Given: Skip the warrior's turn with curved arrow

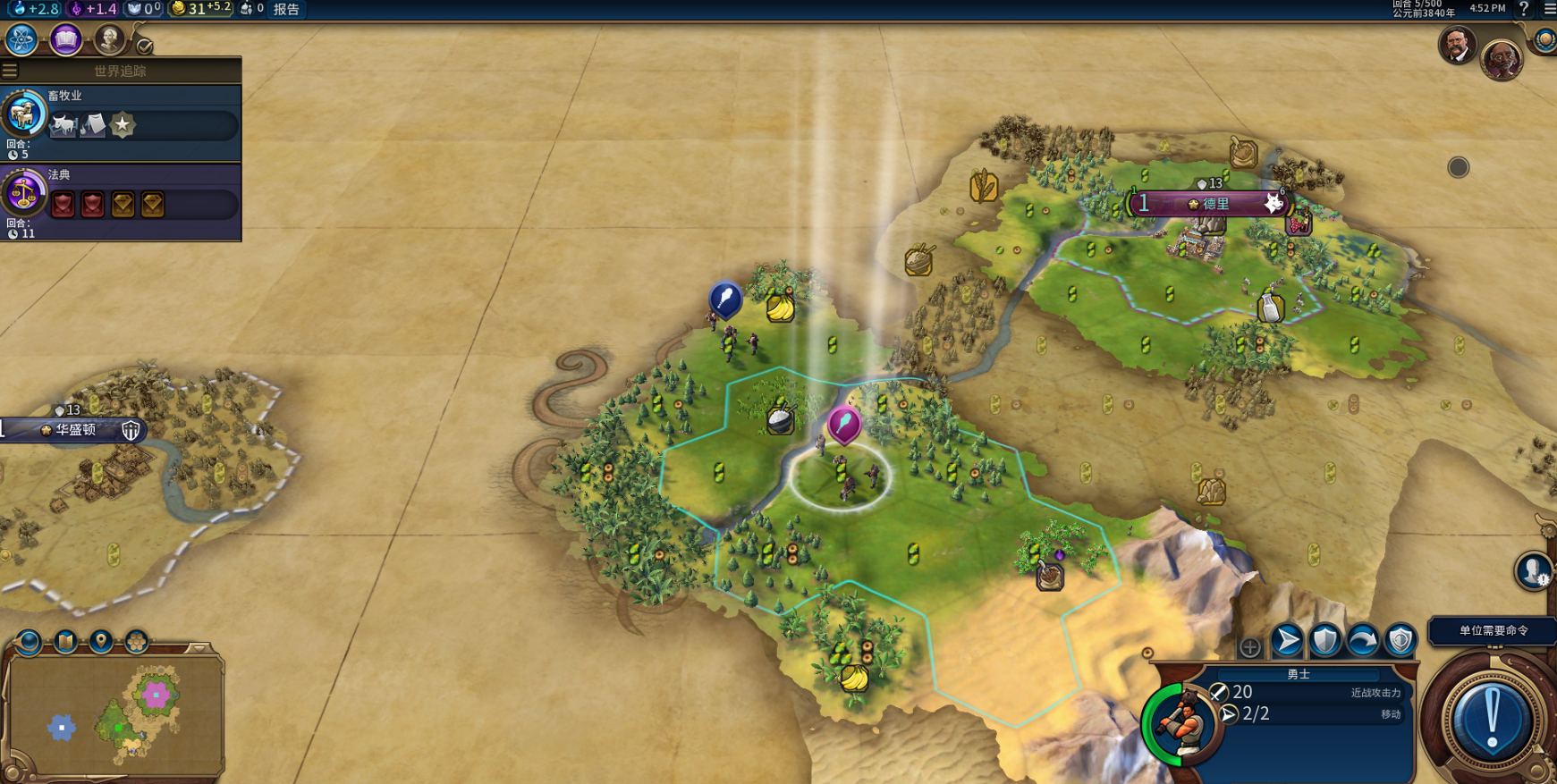Looking at the screenshot, I should click(x=1362, y=640).
